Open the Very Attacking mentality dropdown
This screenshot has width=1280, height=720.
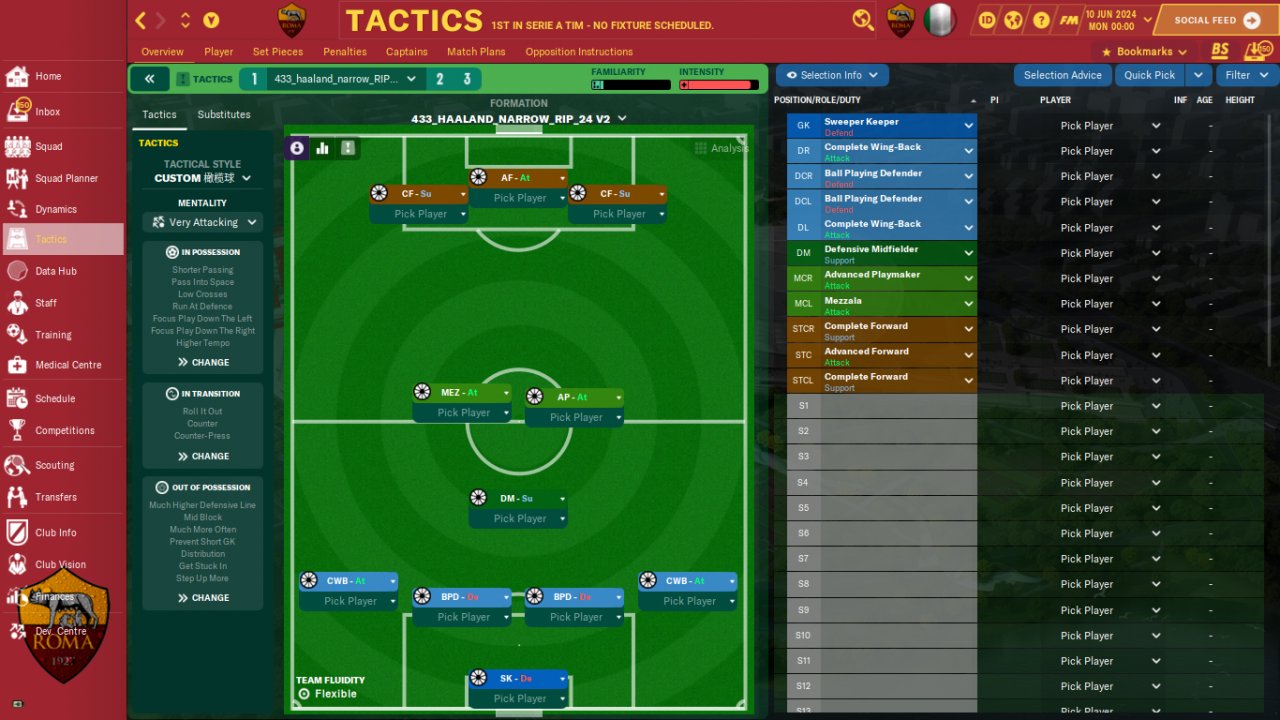(x=203, y=222)
